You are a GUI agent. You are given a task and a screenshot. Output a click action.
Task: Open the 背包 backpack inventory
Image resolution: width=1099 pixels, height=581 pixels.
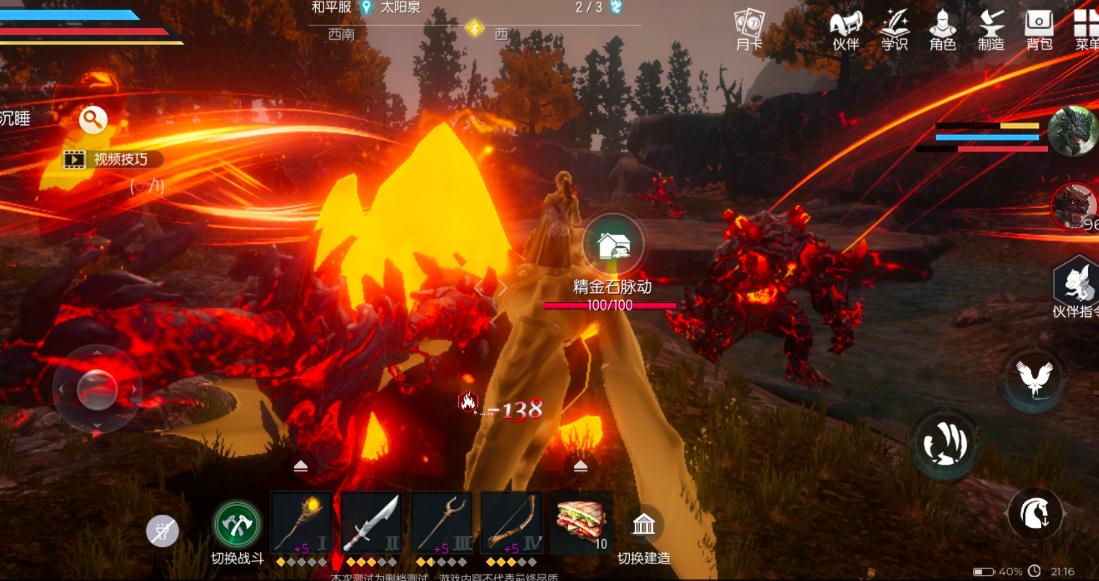1040,27
